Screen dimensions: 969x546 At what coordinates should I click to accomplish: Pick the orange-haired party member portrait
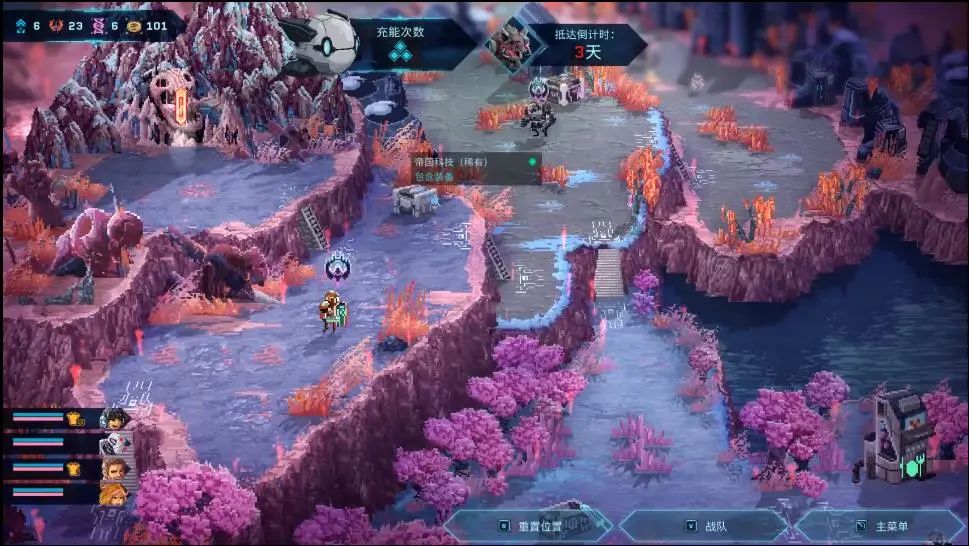(113, 492)
